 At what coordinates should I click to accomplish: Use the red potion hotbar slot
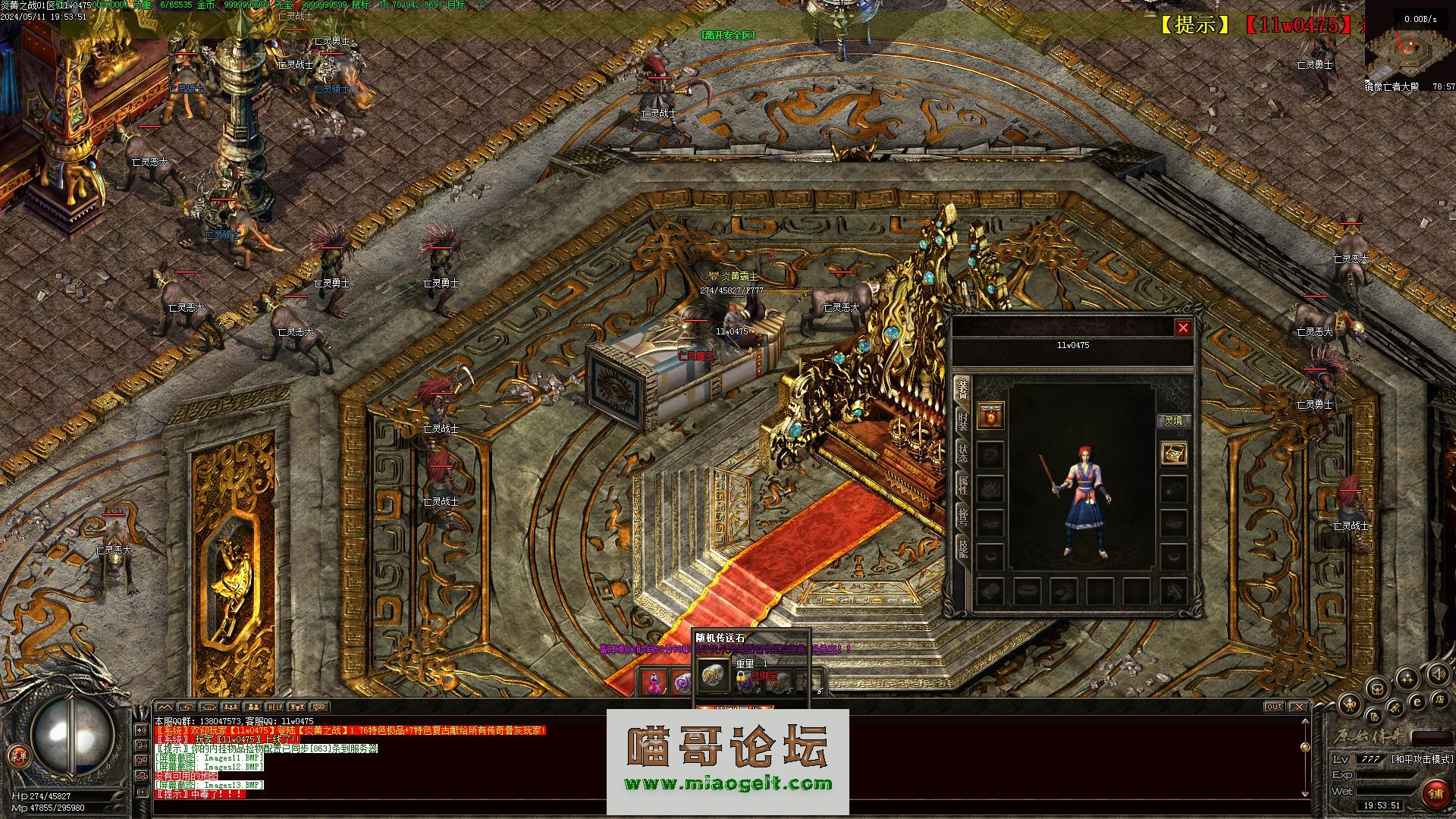point(652,682)
